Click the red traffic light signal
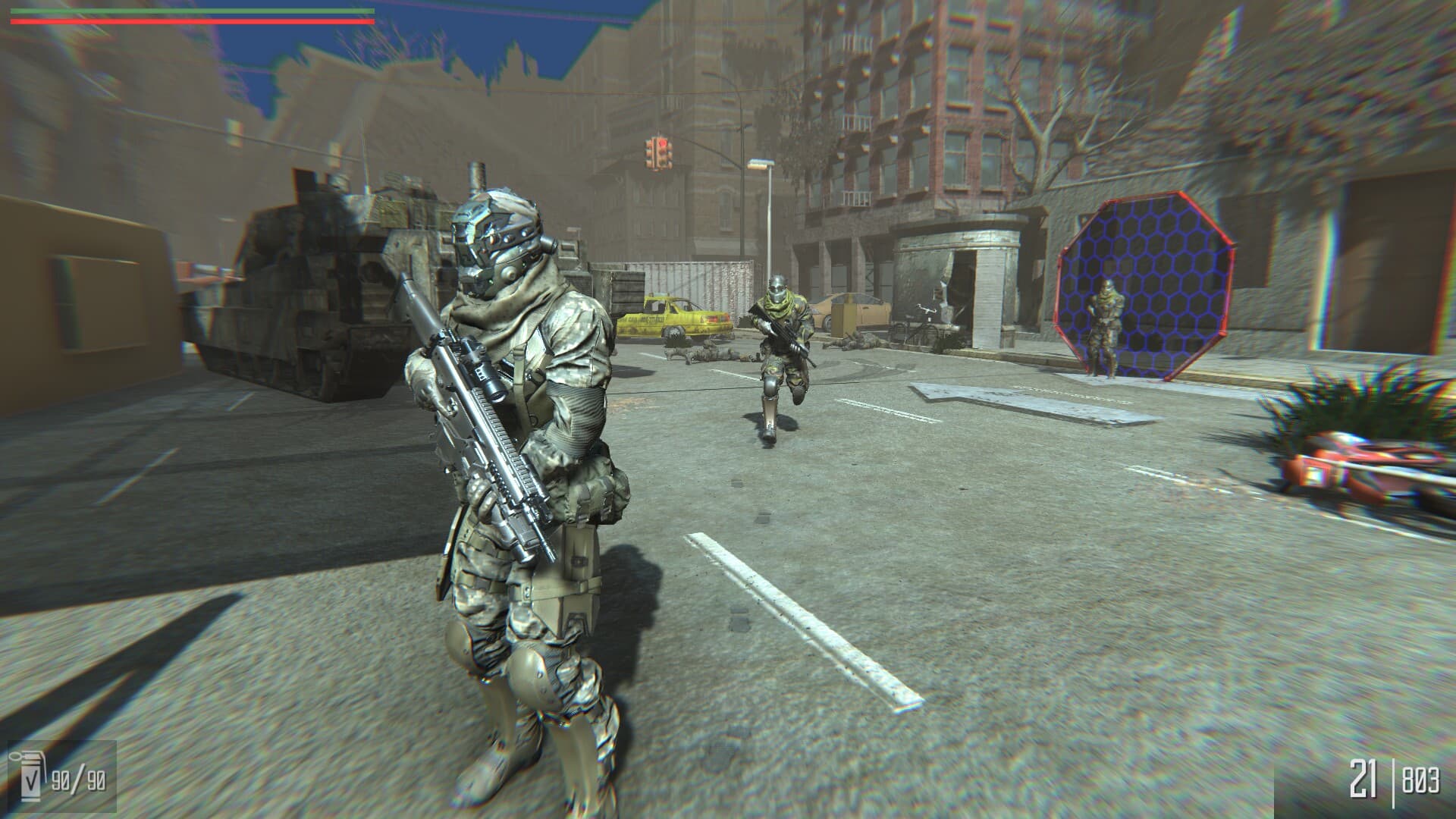1456x819 pixels. (x=661, y=144)
